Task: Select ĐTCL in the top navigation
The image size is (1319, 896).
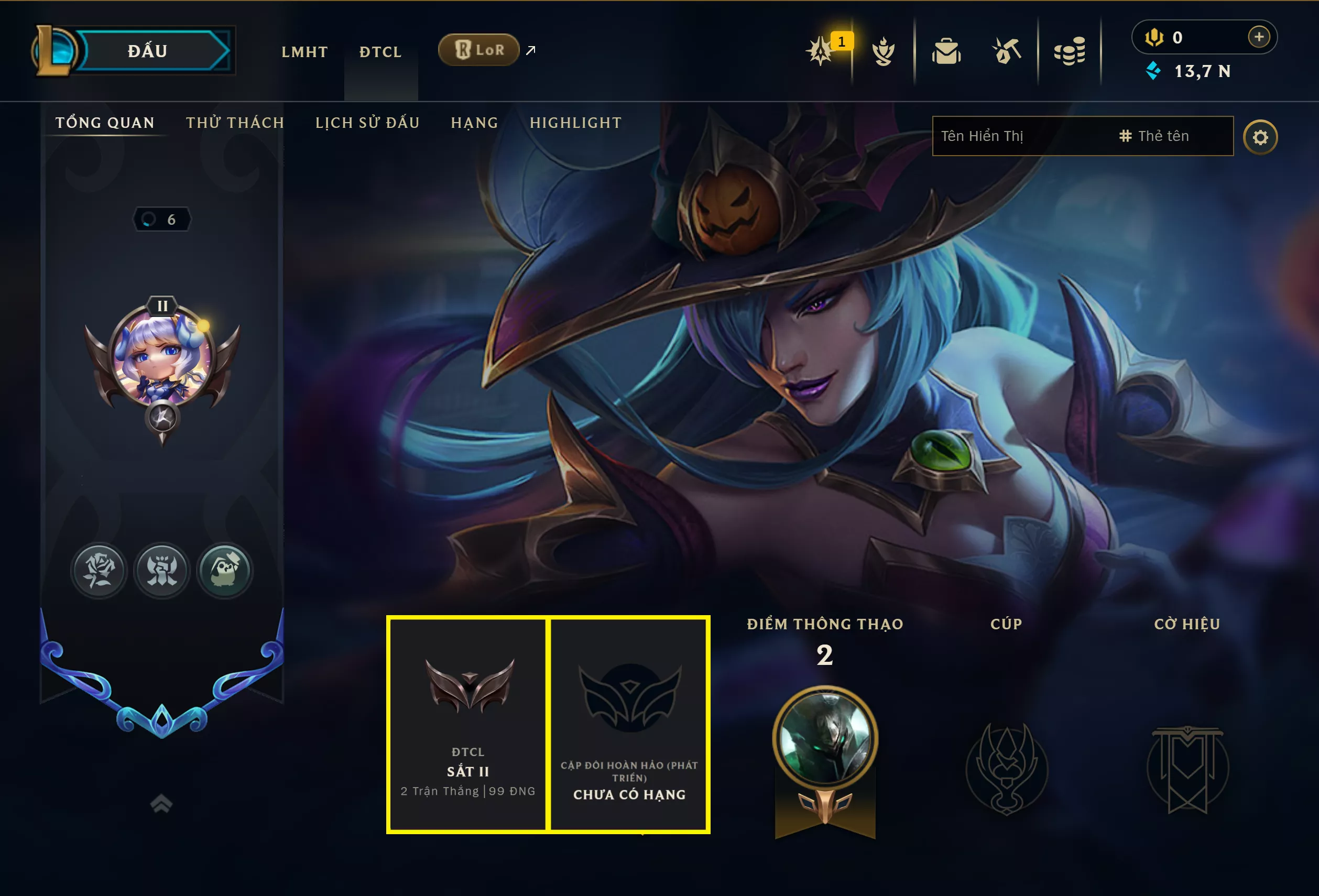Action: [380, 52]
